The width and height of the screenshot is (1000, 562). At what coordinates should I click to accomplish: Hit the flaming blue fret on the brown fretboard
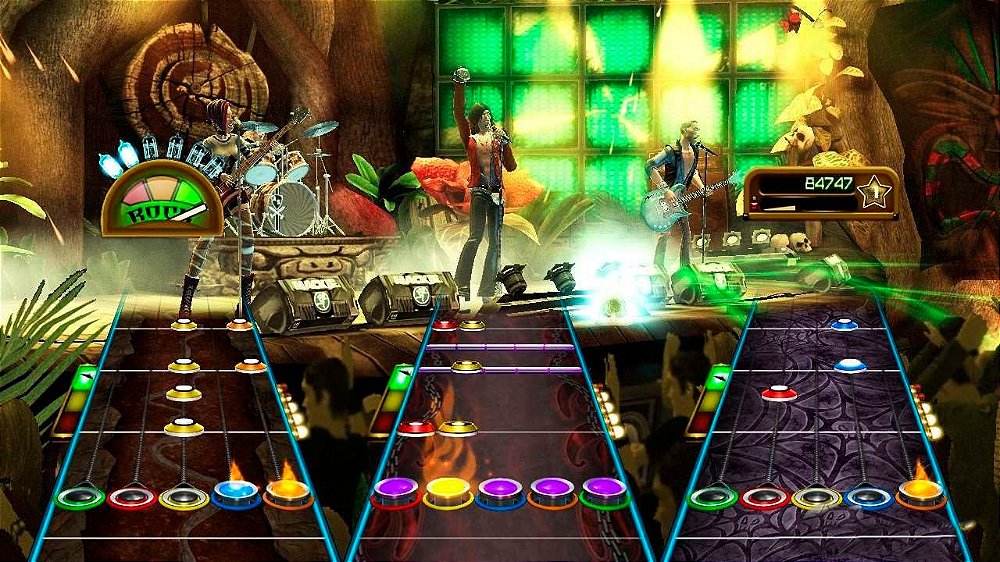236,493
